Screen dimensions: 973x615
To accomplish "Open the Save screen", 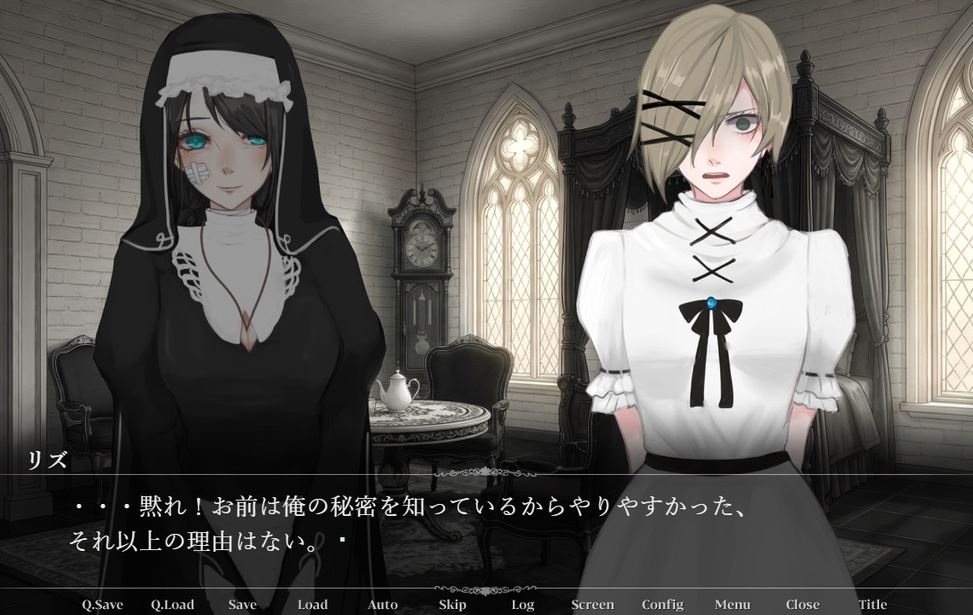I will [x=242, y=604].
